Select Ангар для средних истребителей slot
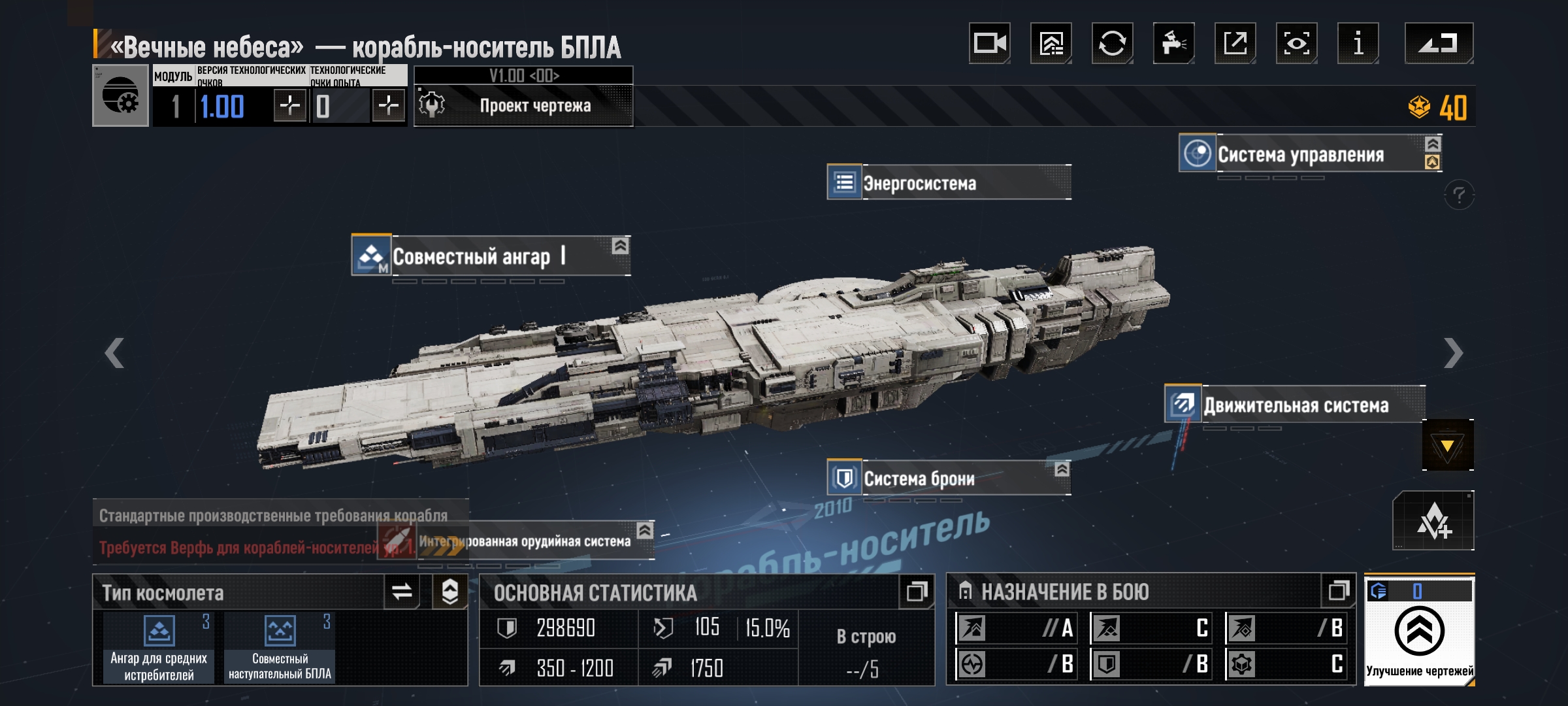1568x706 pixels. pyautogui.click(x=159, y=648)
